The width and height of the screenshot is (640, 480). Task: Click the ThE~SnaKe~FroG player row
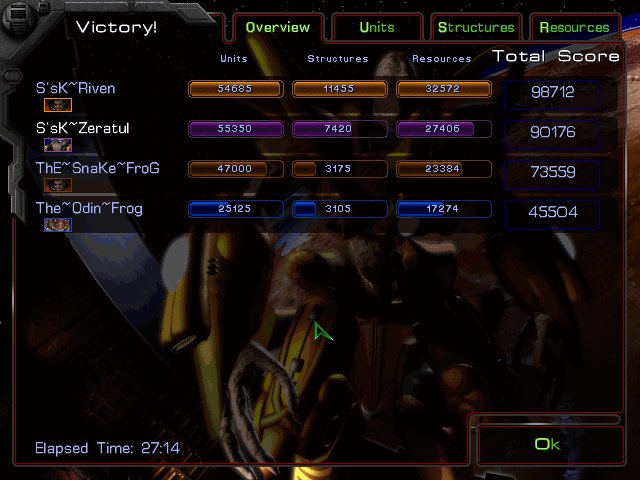[98, 168]
